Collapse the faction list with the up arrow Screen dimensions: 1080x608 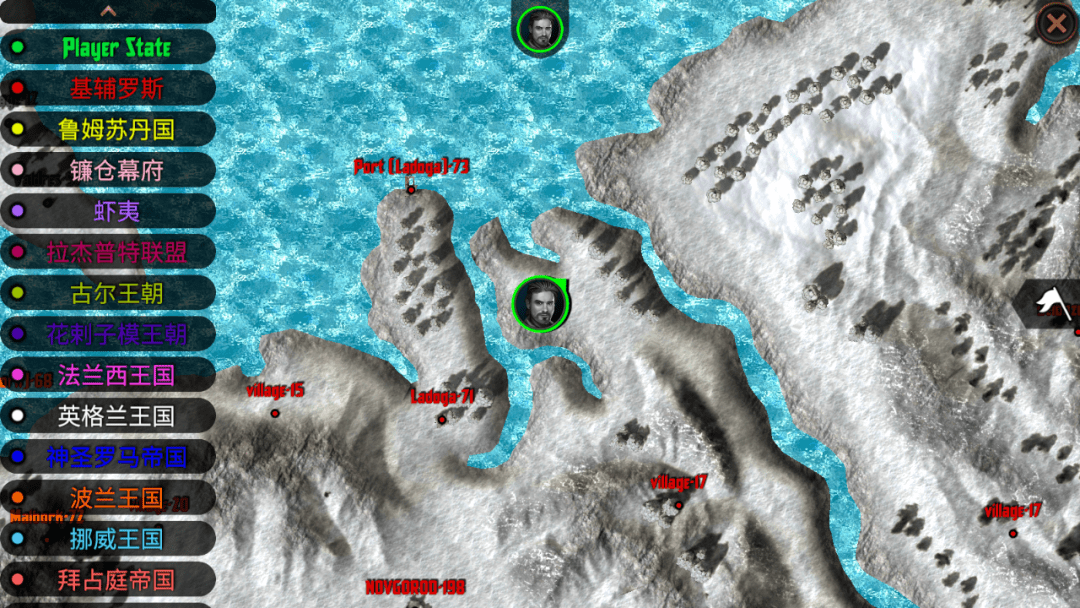(x=108, y=11)
